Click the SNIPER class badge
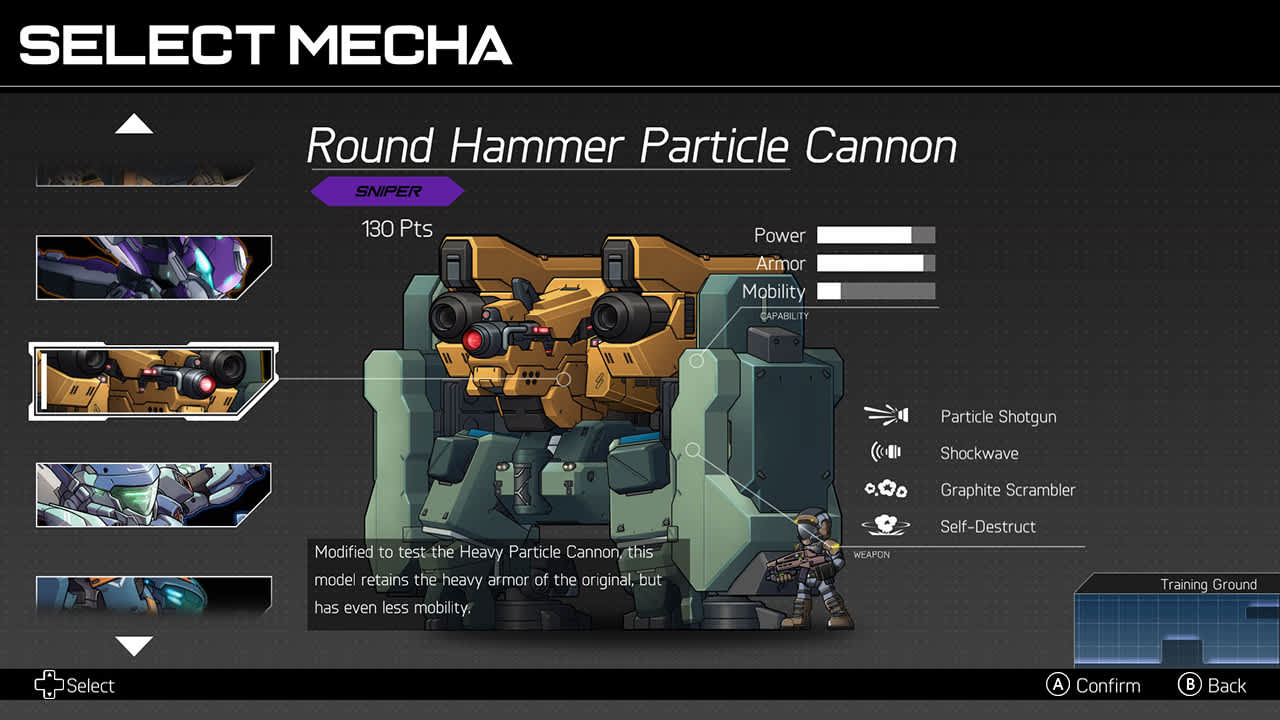 point(388,191)
